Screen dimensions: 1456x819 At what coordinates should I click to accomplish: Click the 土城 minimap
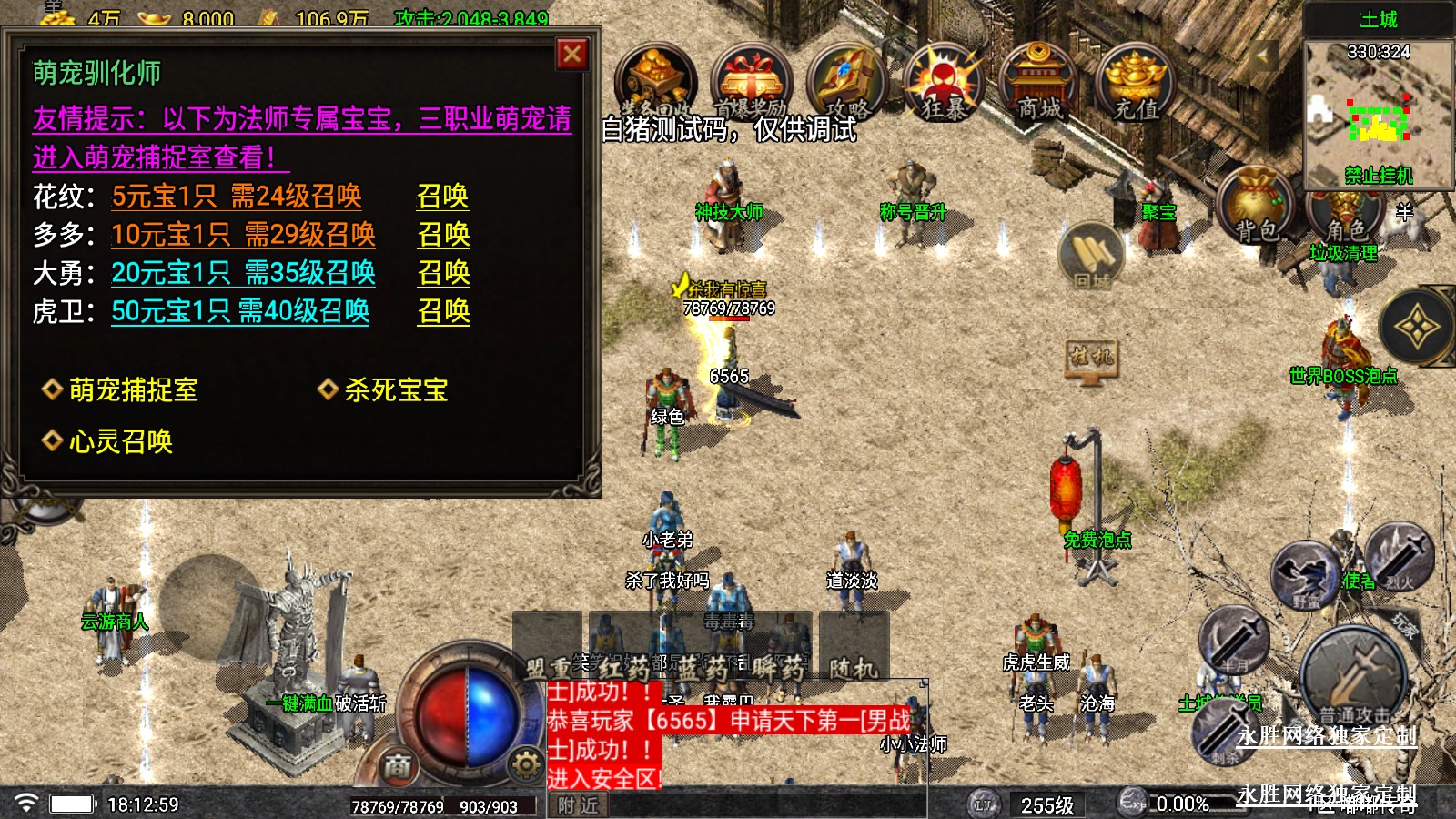1379,111
